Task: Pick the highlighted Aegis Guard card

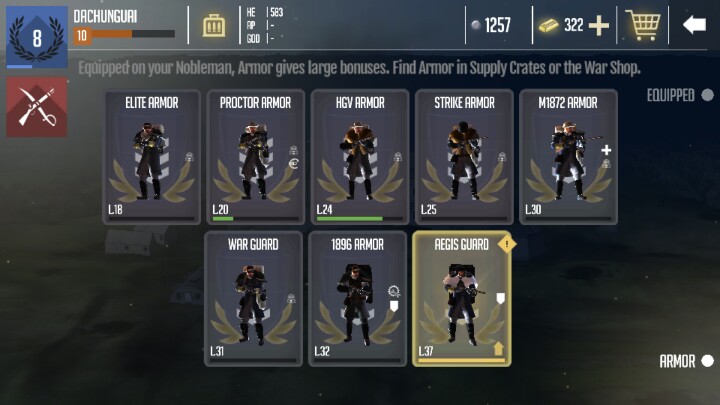Action: point(462,298)
